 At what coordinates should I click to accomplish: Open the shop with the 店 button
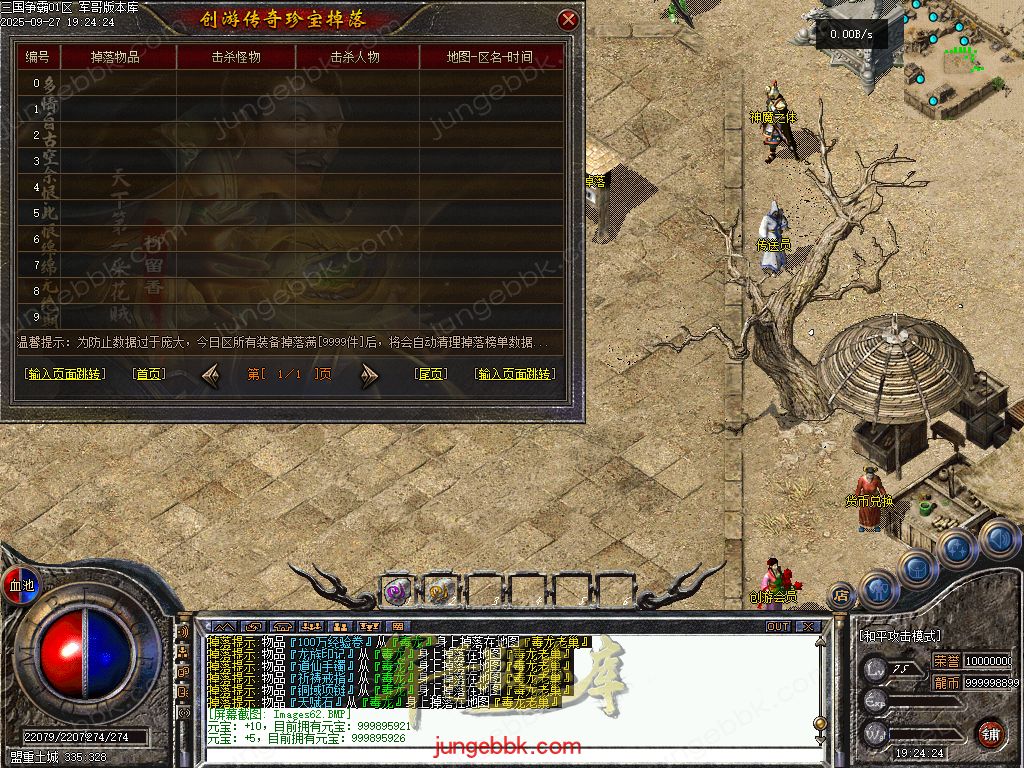click(841, 595)
